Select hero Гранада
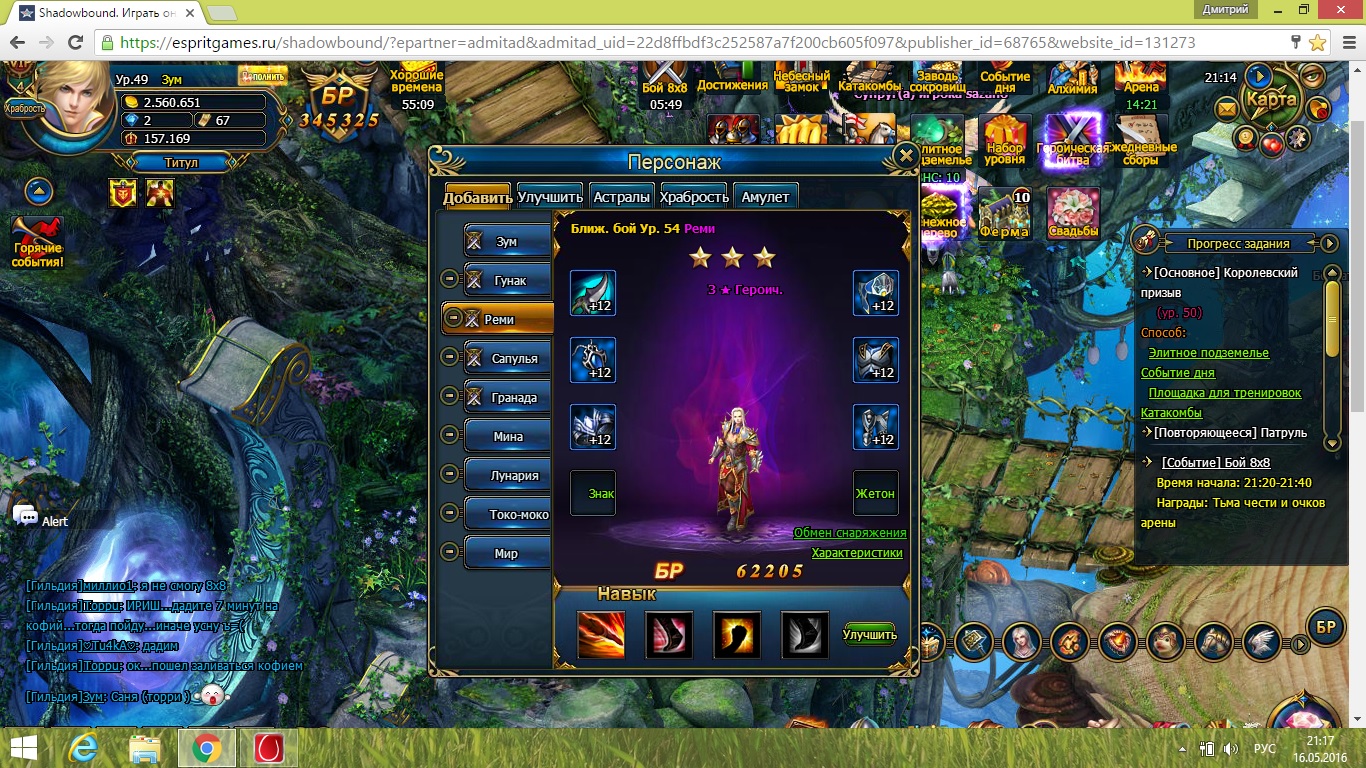1366x768 pixels. [513, 398]
